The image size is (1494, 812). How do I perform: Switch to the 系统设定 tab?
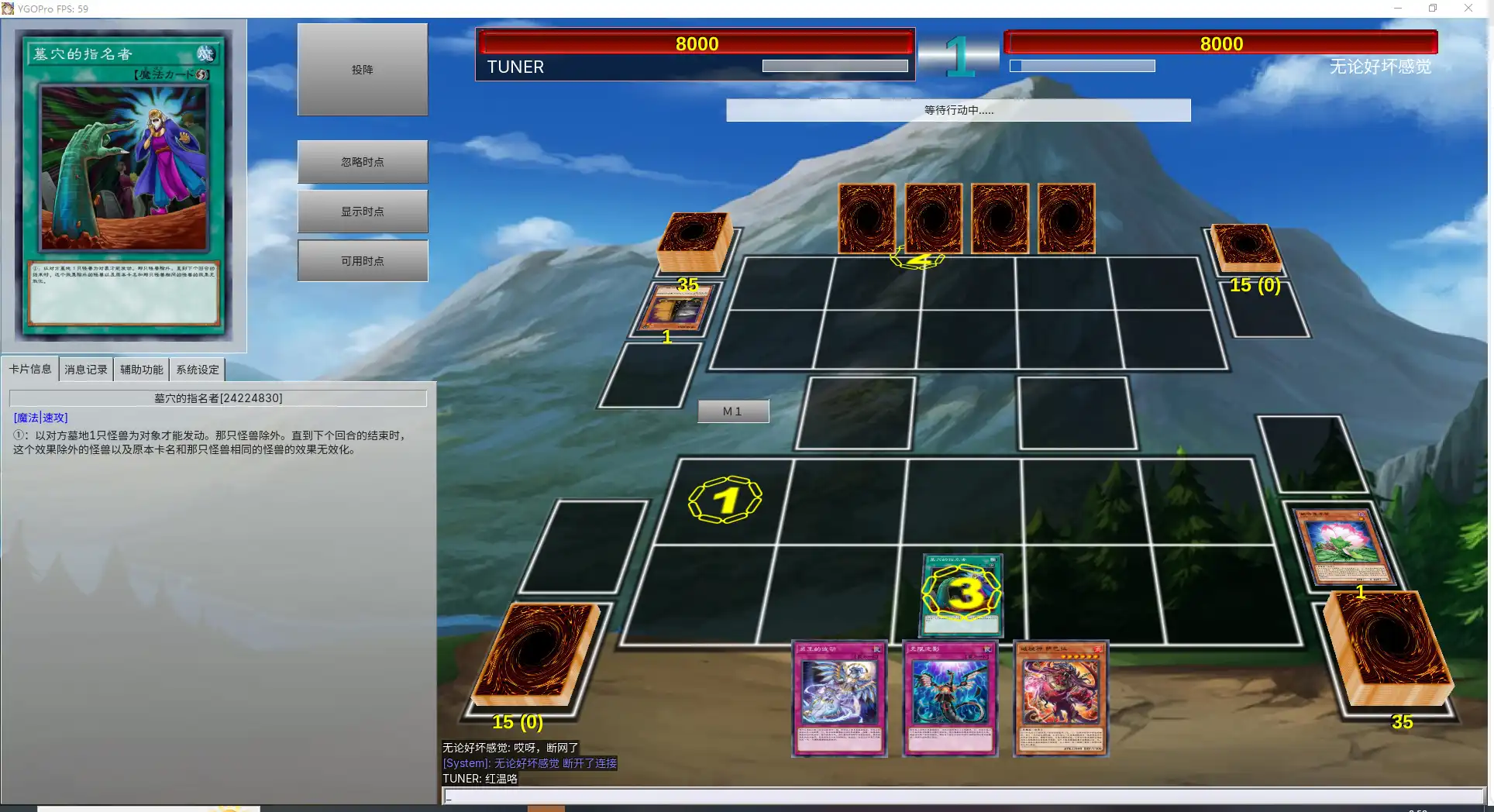coord(197,370)
